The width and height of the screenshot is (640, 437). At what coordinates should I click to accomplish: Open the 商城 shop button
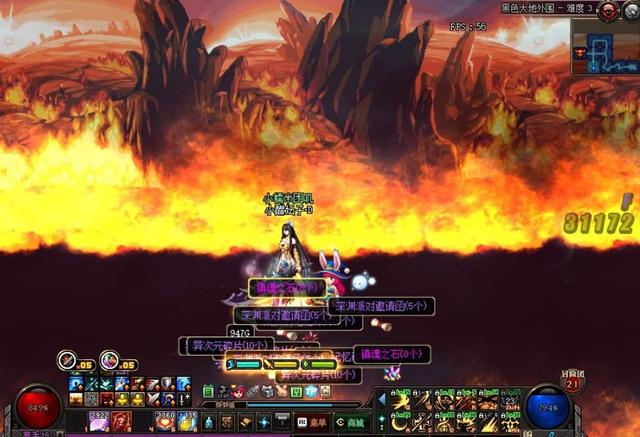351,422
